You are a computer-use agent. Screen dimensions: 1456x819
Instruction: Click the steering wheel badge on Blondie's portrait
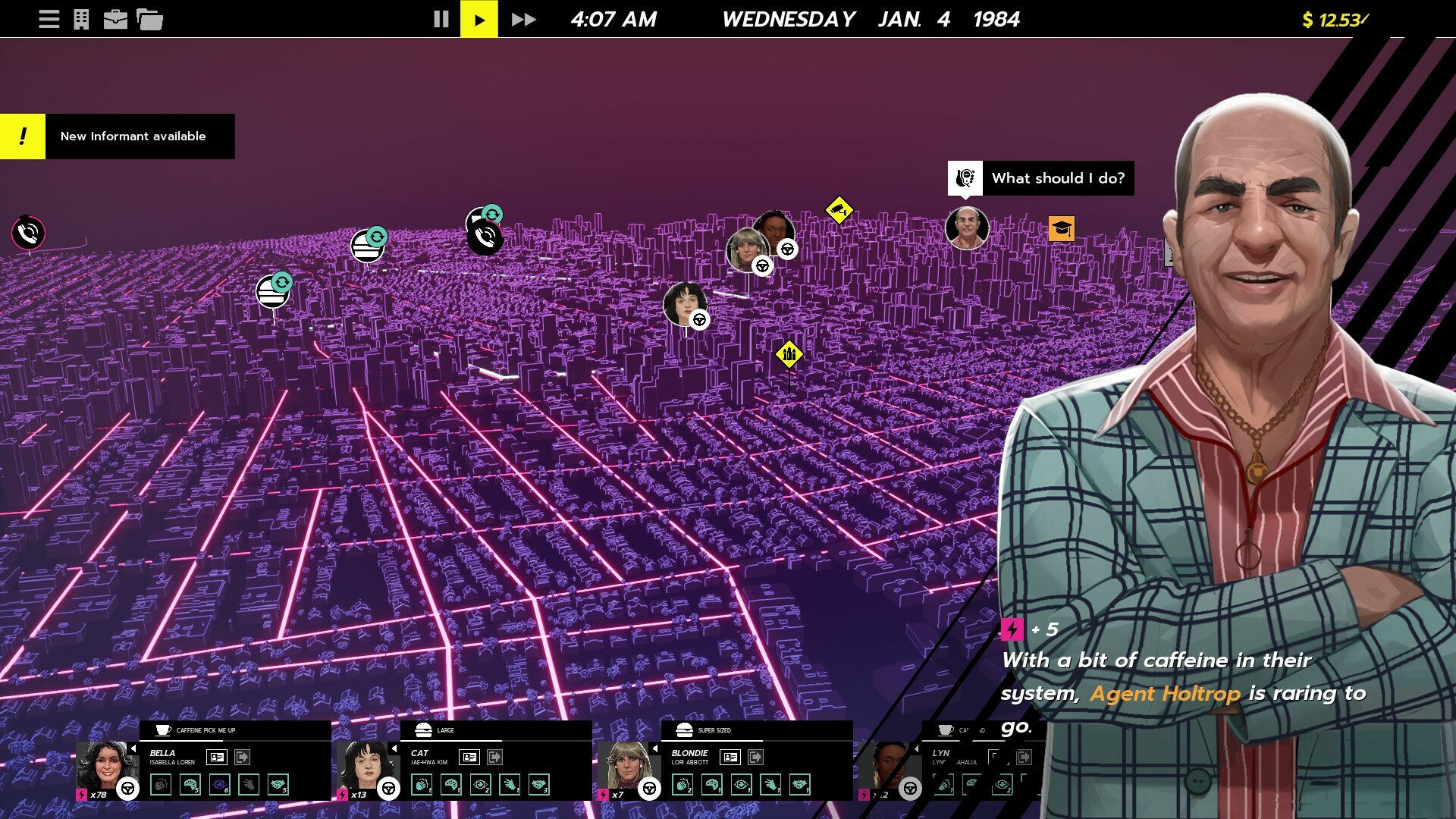(x=648, y=789)
